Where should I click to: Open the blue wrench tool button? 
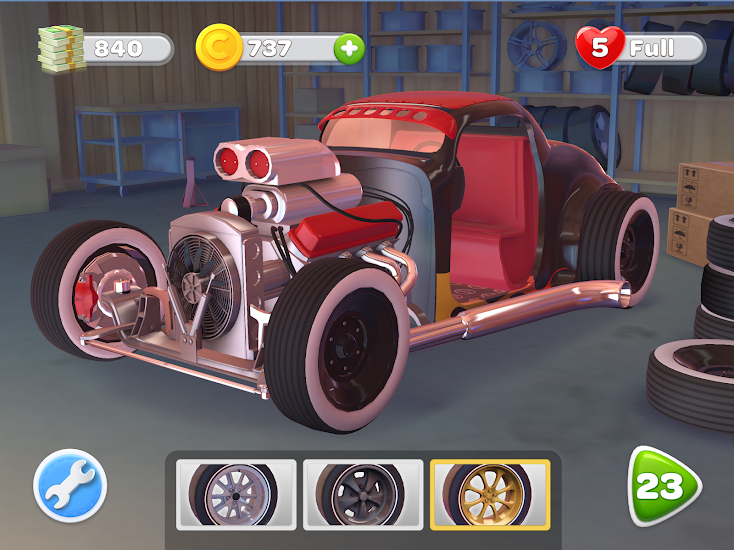tap(70, 487)
